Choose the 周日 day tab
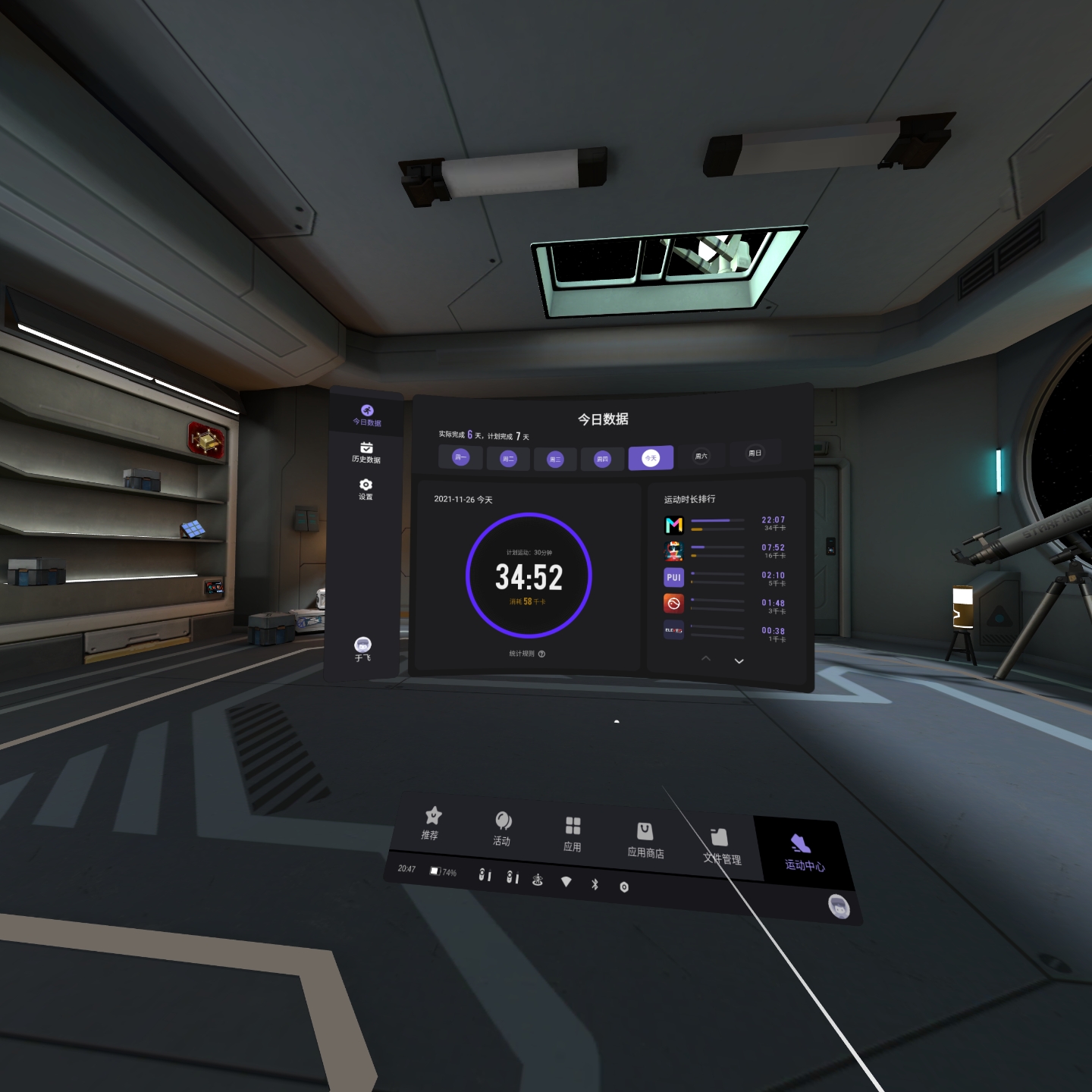Viewport: 1092px width, 1092px height. [x=755, y=453]
